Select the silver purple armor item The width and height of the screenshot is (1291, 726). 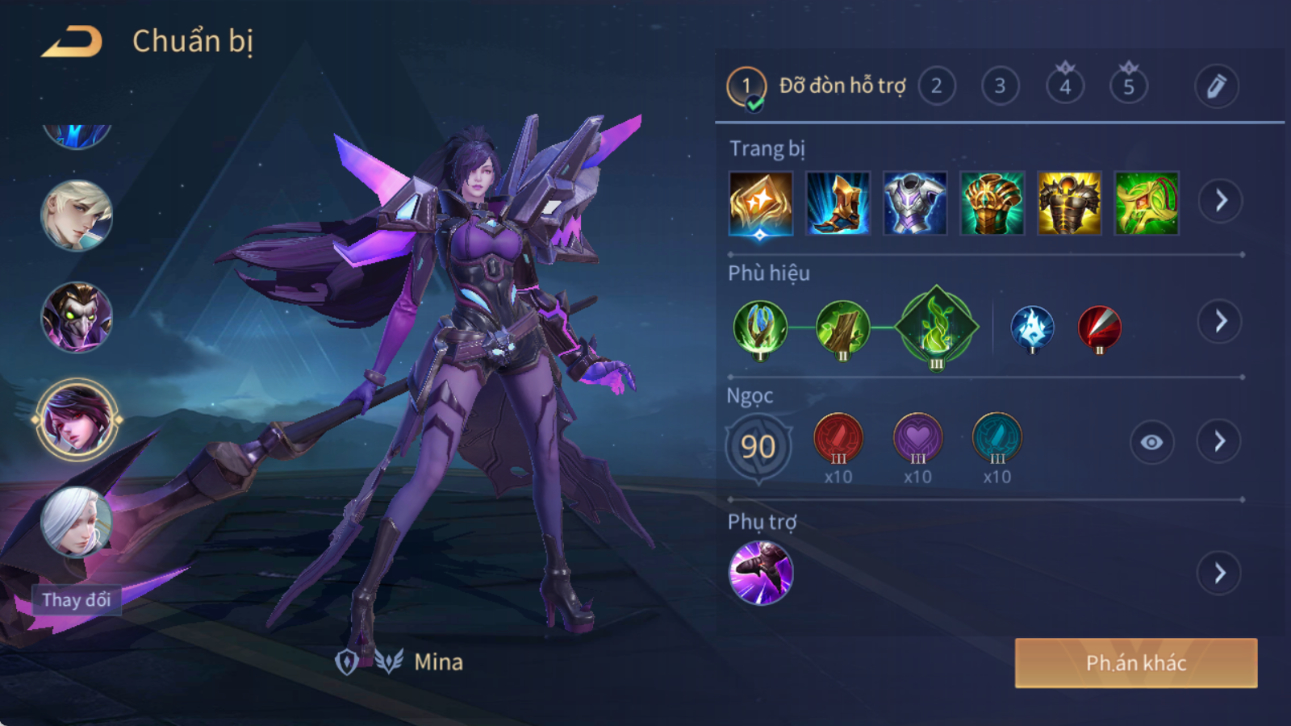[915, 203]
